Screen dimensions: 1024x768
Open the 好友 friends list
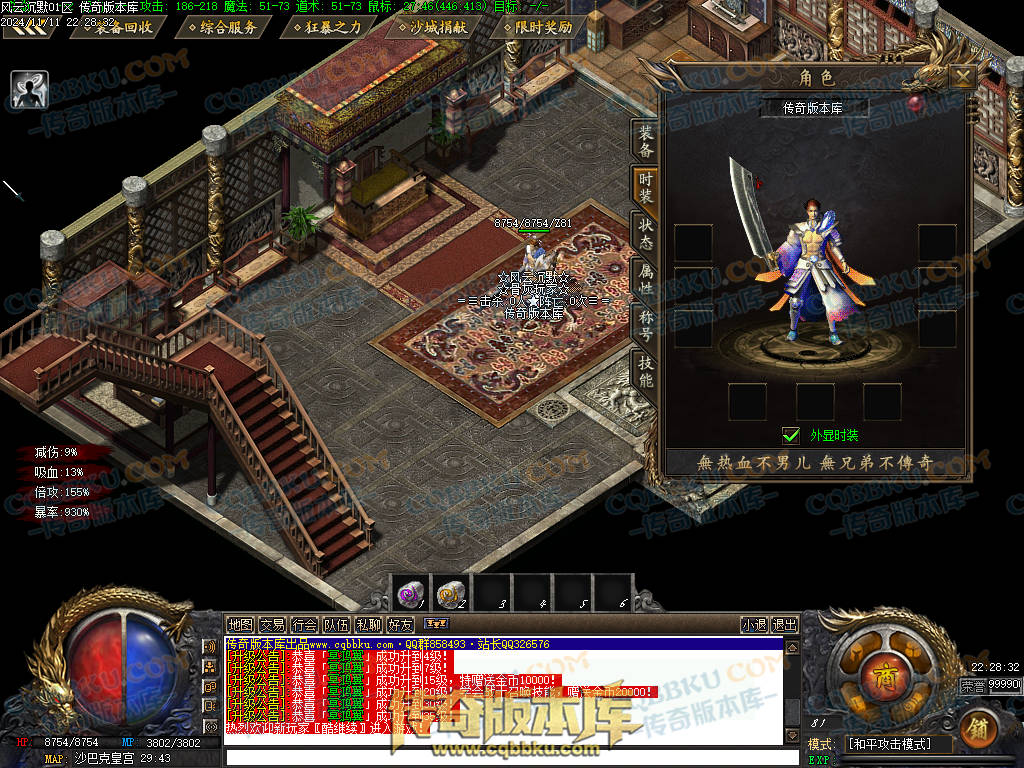coord(400,625)
